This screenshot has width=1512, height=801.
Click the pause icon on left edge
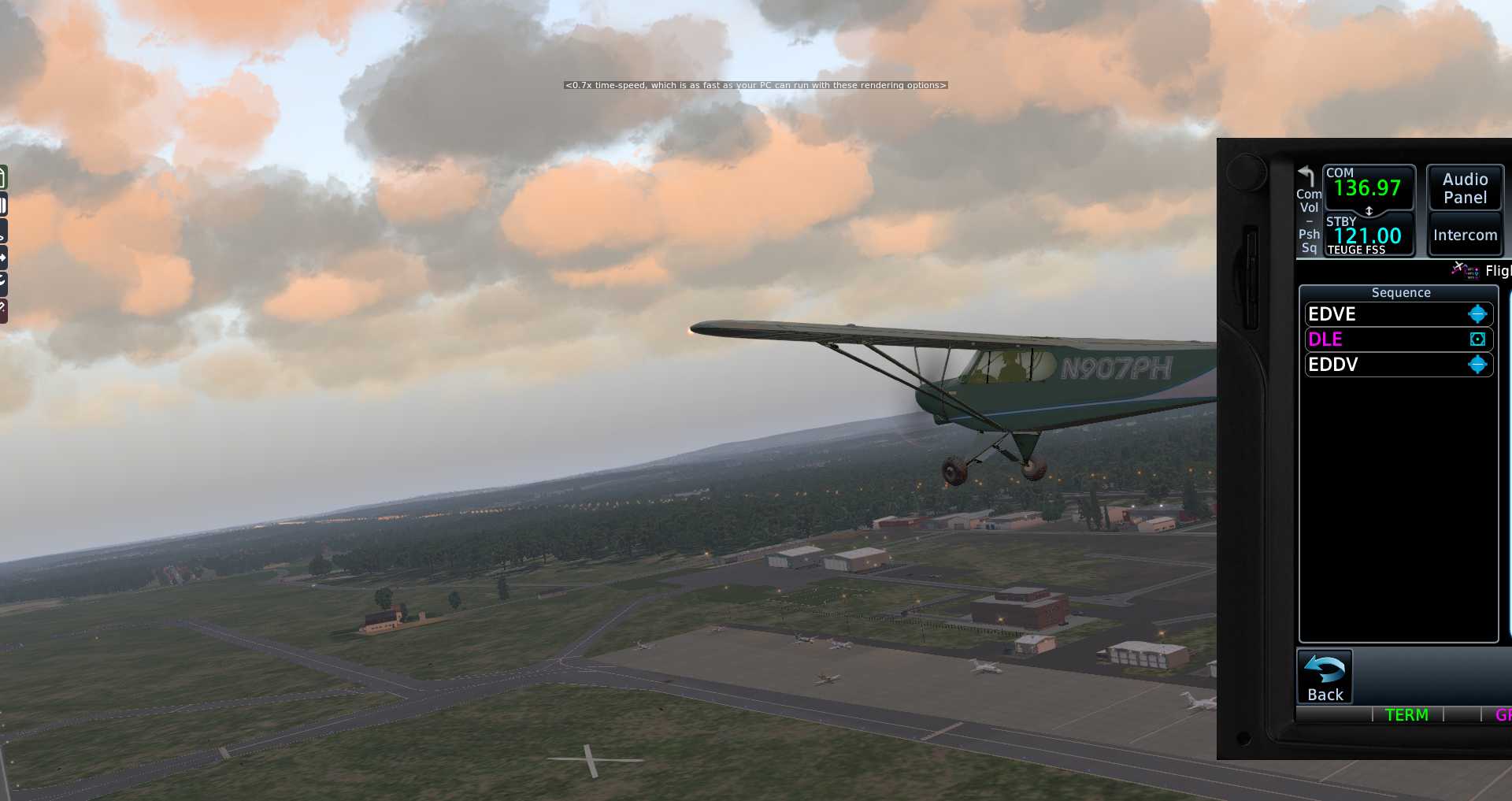(3, 206)
